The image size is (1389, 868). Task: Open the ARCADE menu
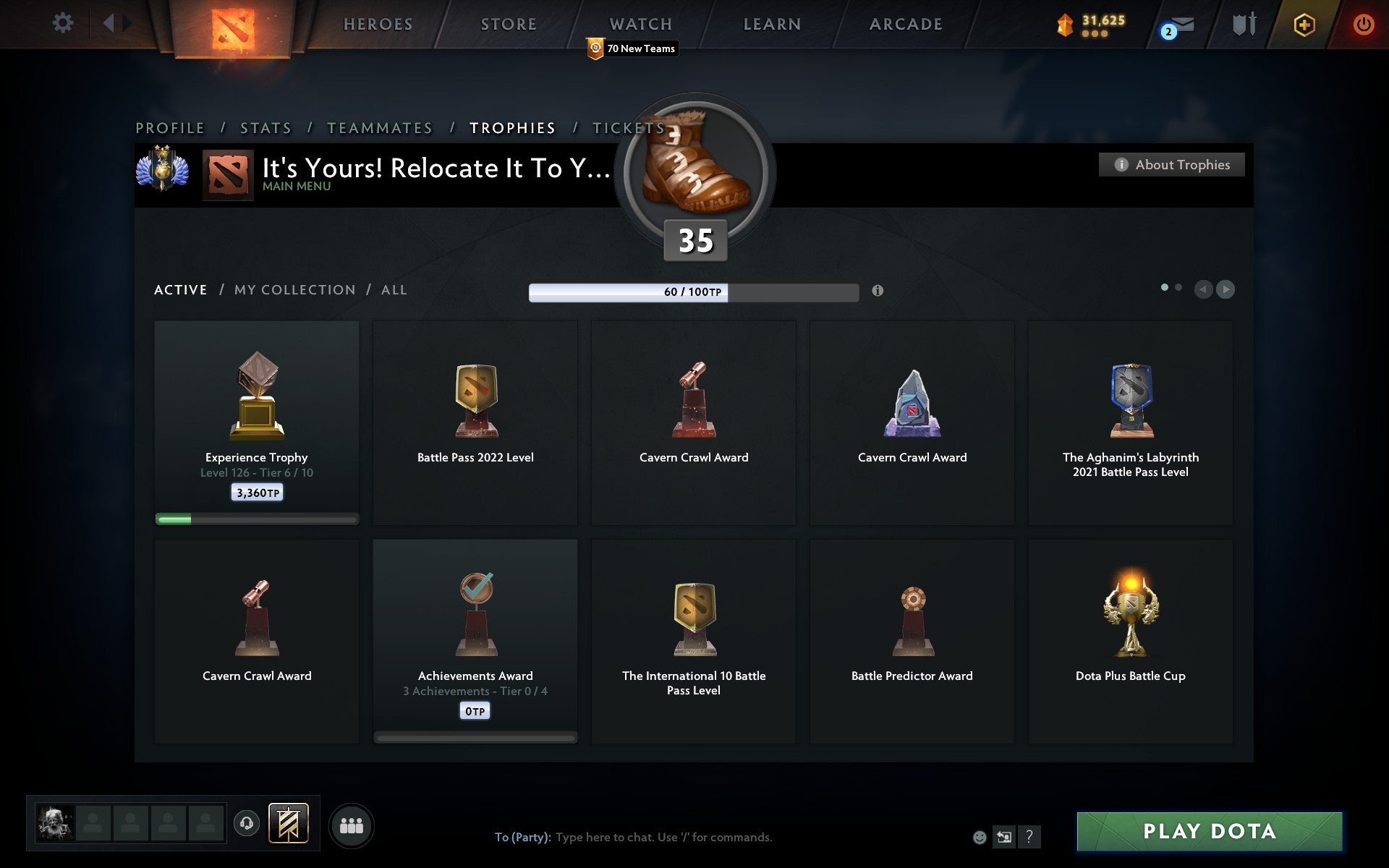[905, 24]
